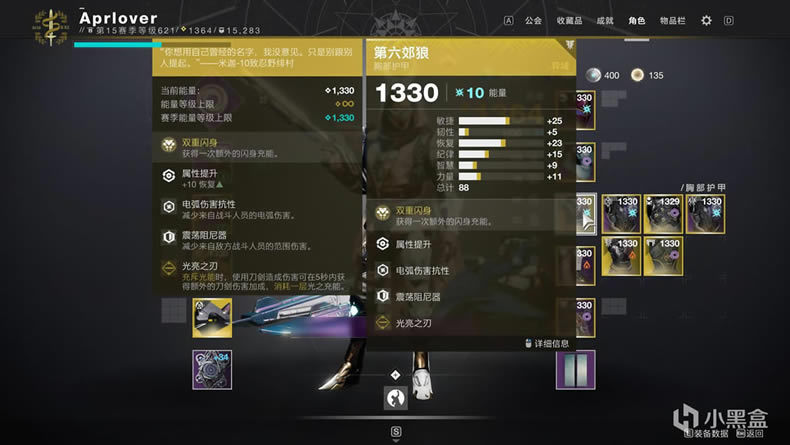The width and height of the screenshot is (790, 445).
Task: Open the settings gear menu
Action: coord(706,20)
